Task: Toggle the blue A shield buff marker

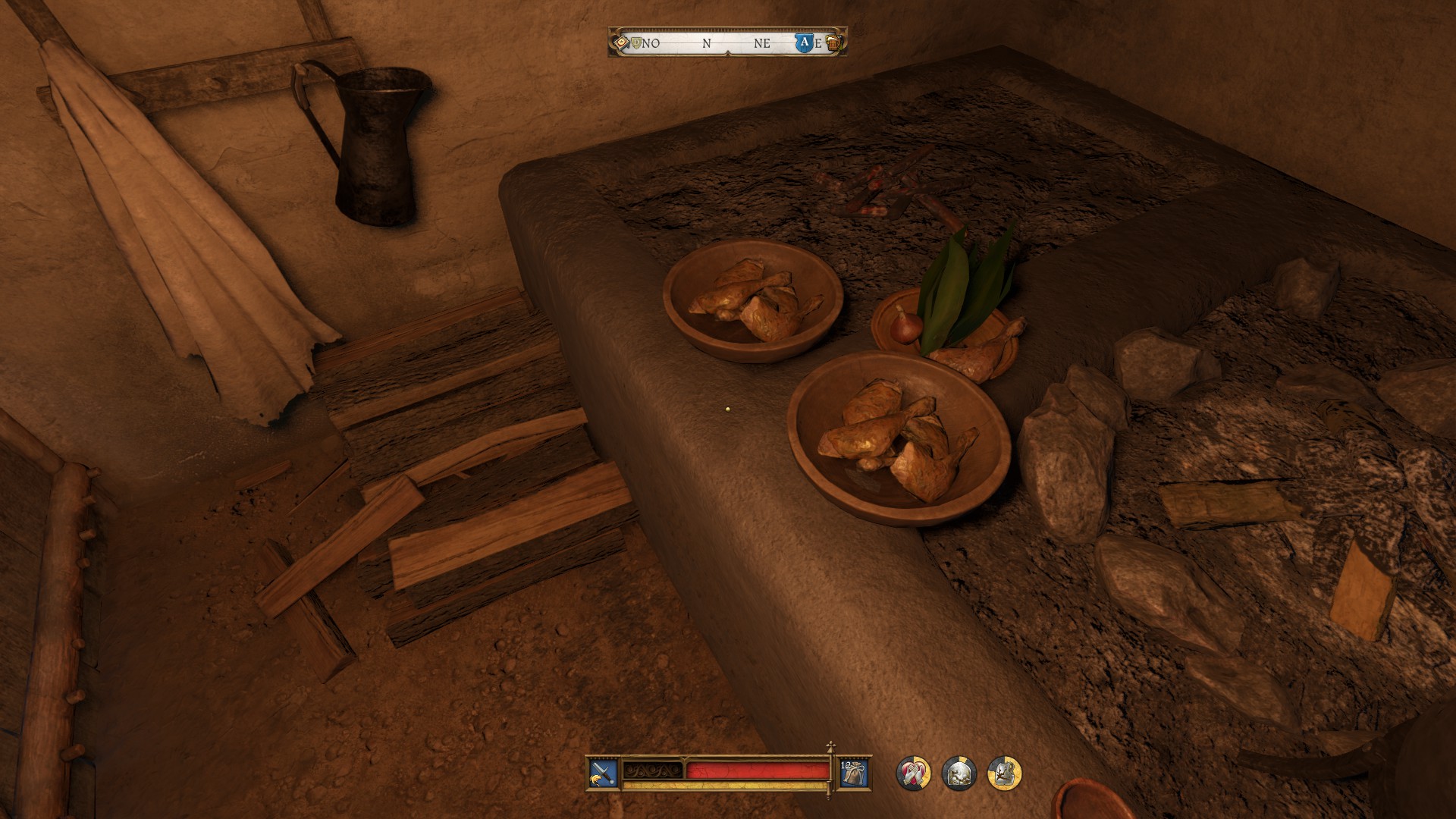Action: tap(805, 42)
